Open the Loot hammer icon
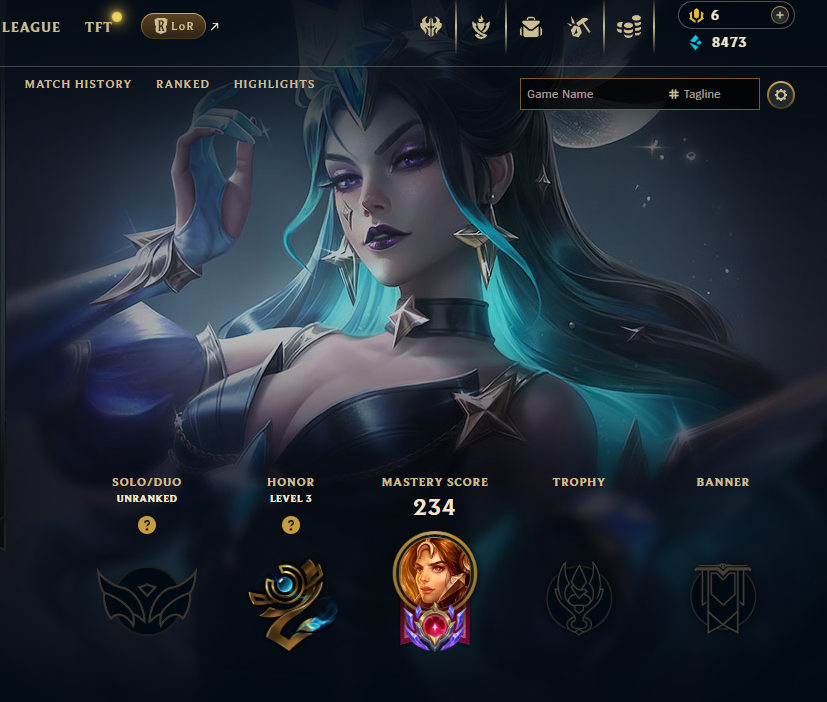Viewport: 827px width, 702px height. click(x=579, y=27)
